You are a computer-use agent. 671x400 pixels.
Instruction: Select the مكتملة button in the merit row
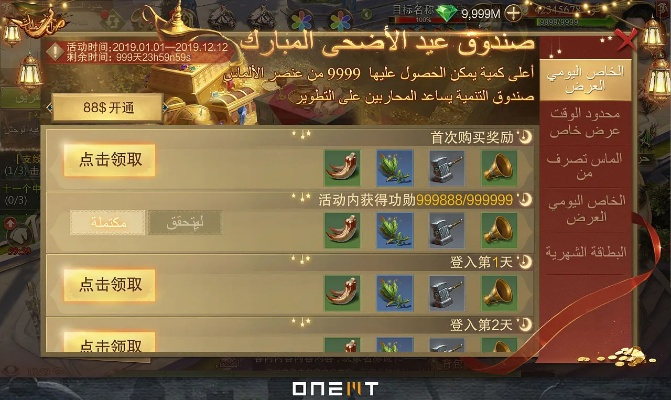coord(108,223)
